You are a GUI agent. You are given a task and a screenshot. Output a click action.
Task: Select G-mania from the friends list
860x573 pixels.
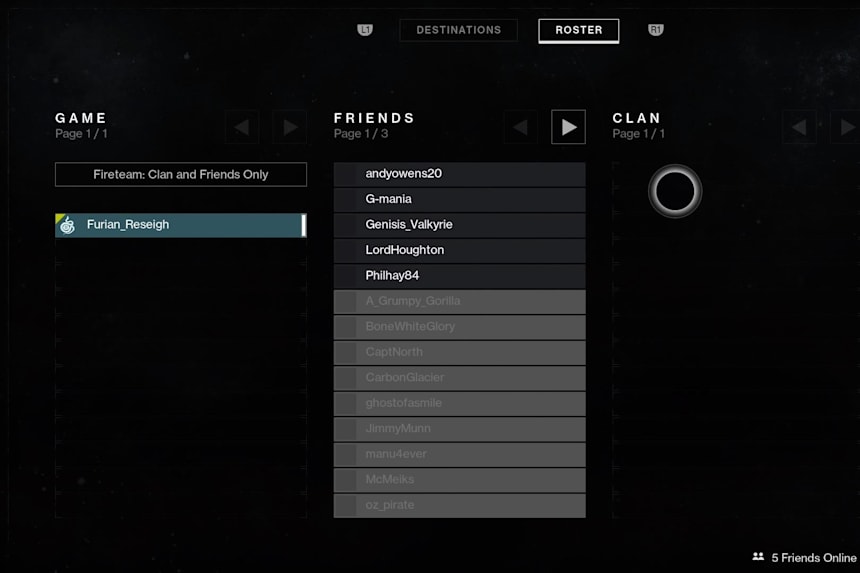coord(459,199)
